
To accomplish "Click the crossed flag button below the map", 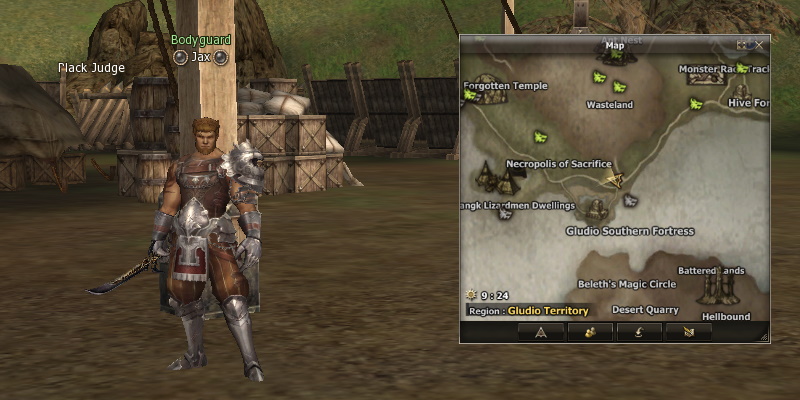I will point(688,332).
